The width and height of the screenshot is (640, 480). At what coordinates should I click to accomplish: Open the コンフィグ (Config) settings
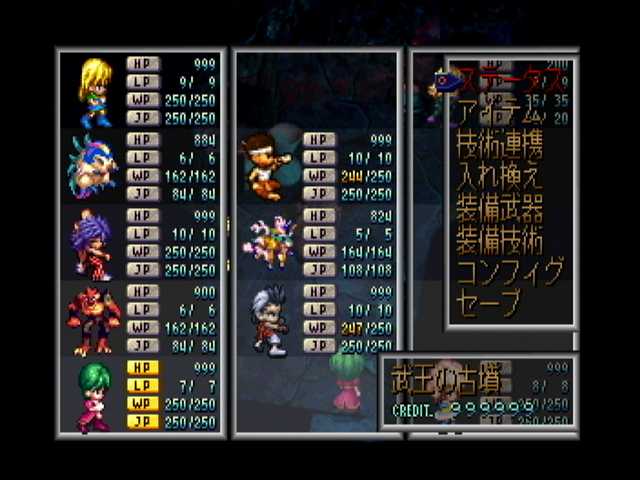coord(510,272)
